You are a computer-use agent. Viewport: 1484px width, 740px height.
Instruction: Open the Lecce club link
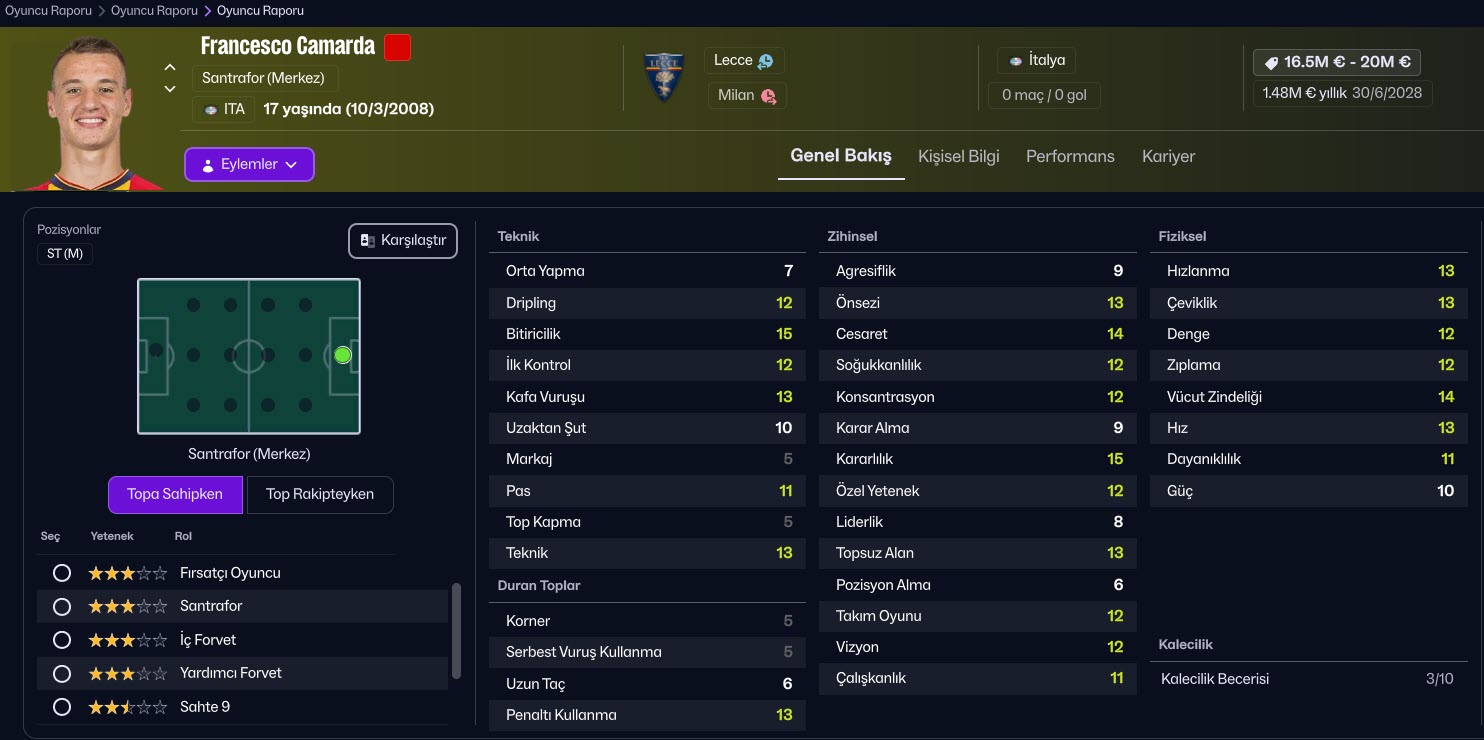743,60
